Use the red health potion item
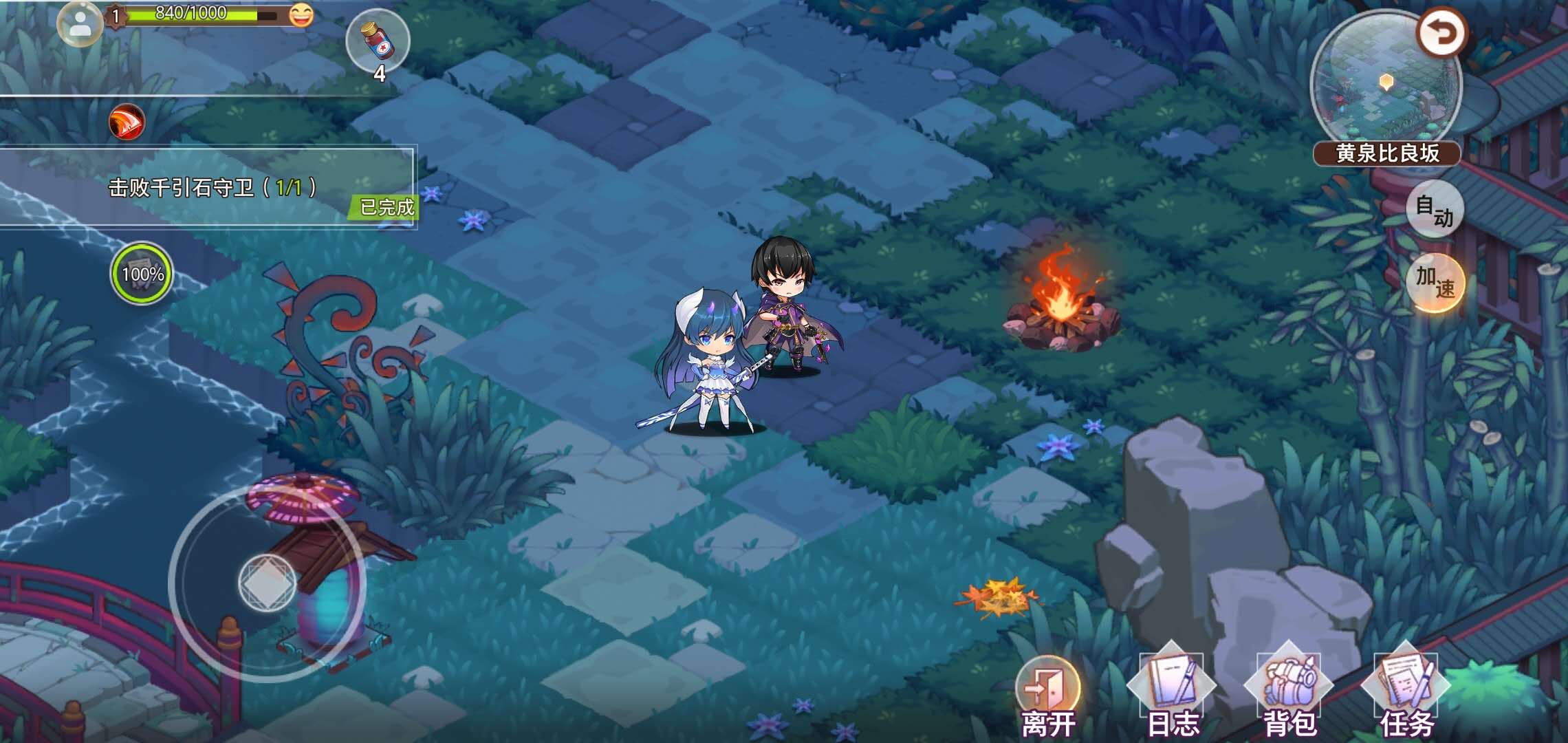The width and height of the screenshot is (1568, 743). pyautogui.click(x=378, y=41)
